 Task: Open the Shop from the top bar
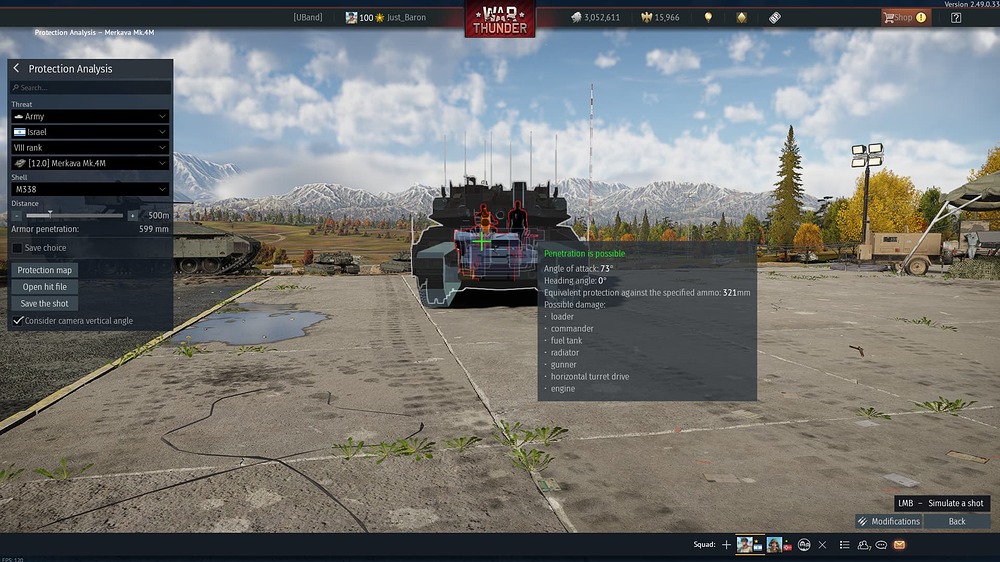904,17
